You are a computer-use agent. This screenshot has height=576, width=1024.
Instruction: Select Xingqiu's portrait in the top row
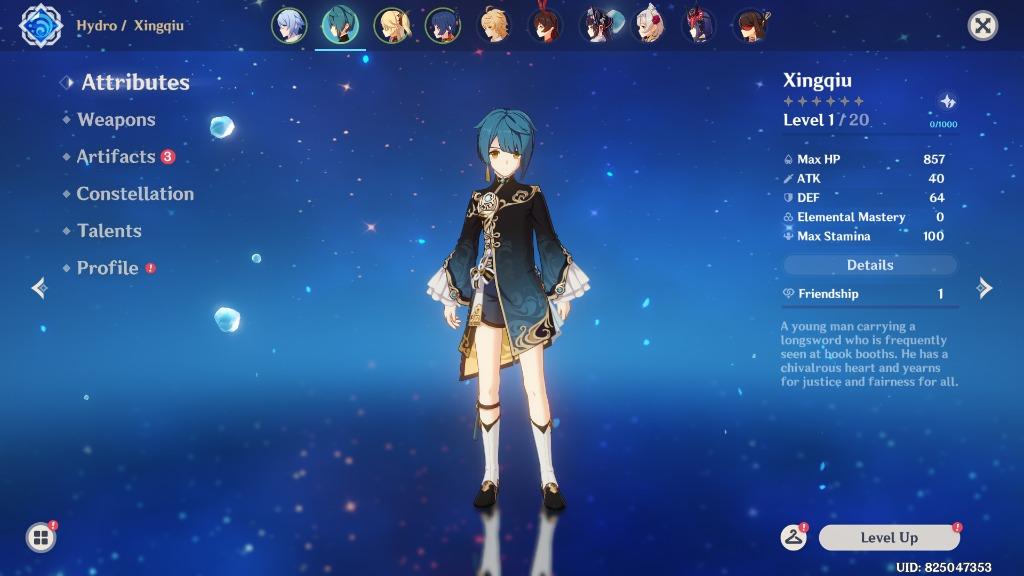(340, 26)
